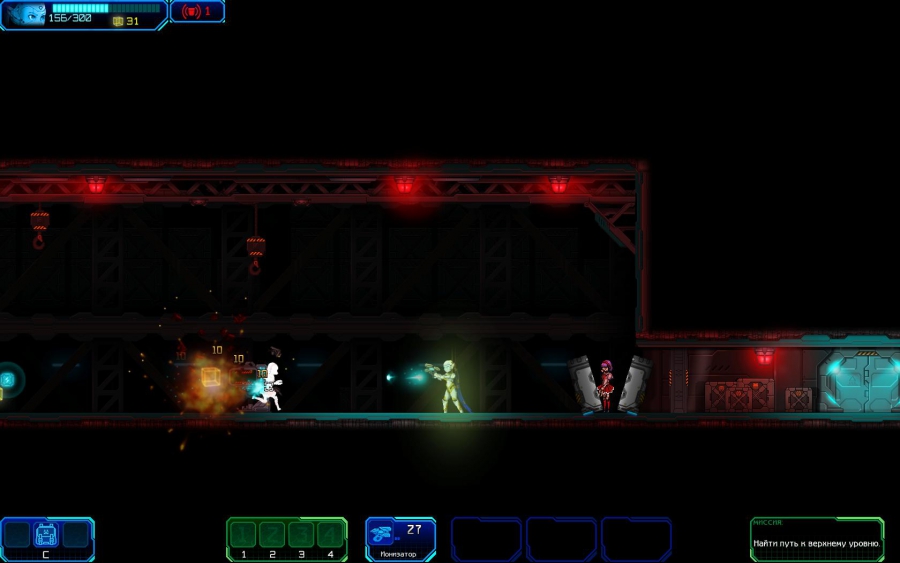Activate the robot companion slot labeled C
This screenshot has width=900, height=563.
45,534
